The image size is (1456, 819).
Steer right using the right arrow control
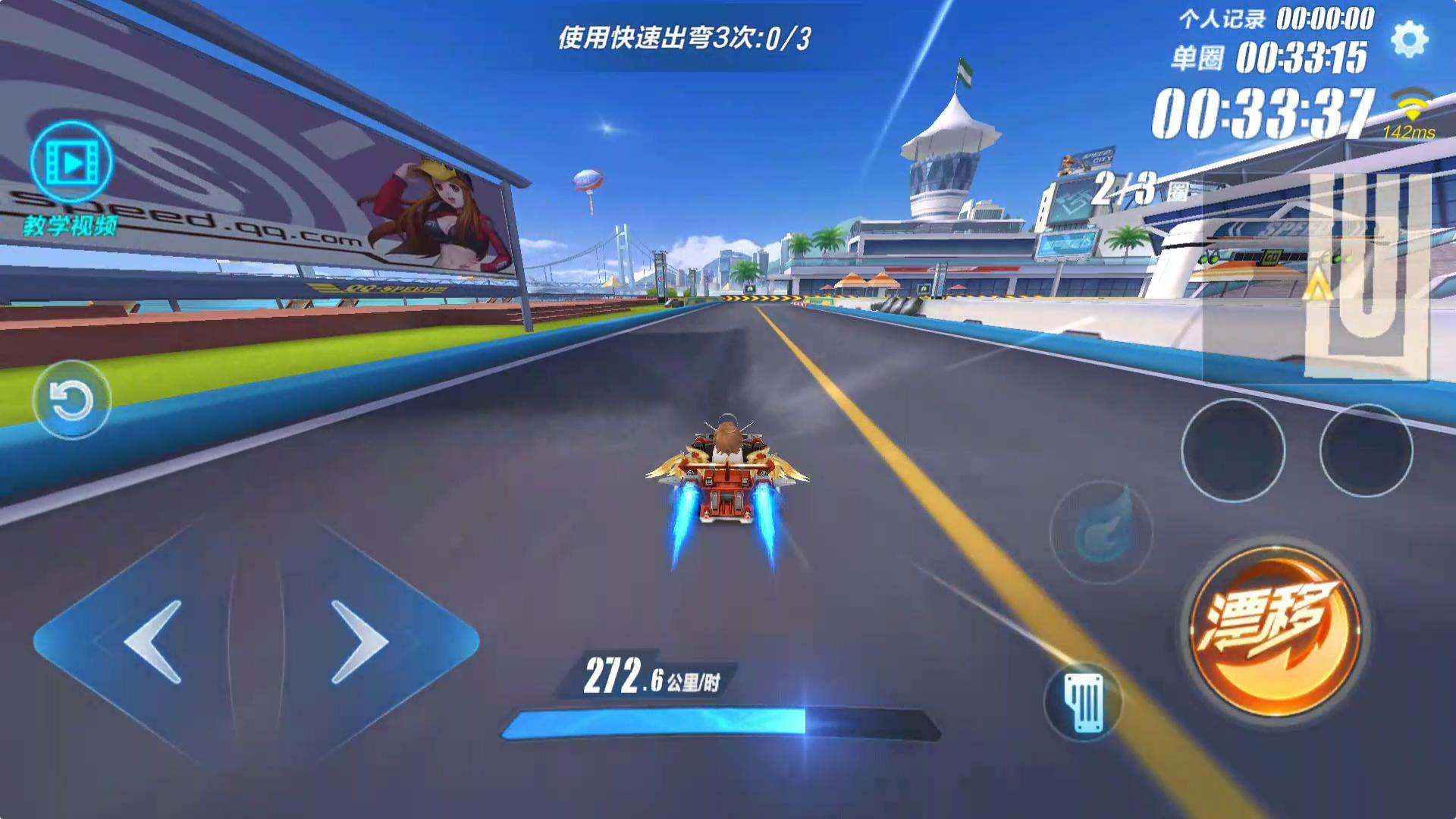tap(356, 641)
